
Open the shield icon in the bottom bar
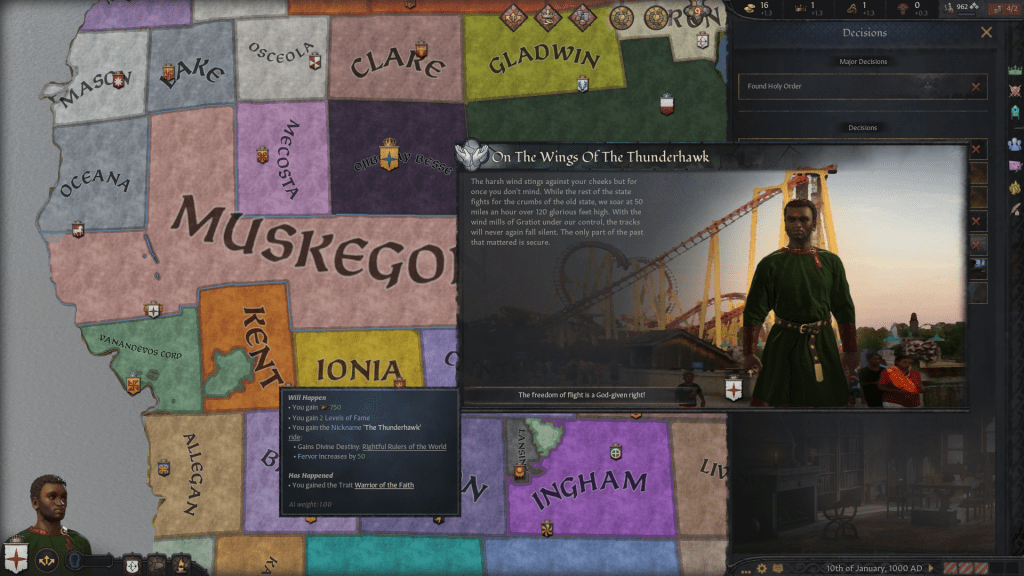tap(132, 564)
